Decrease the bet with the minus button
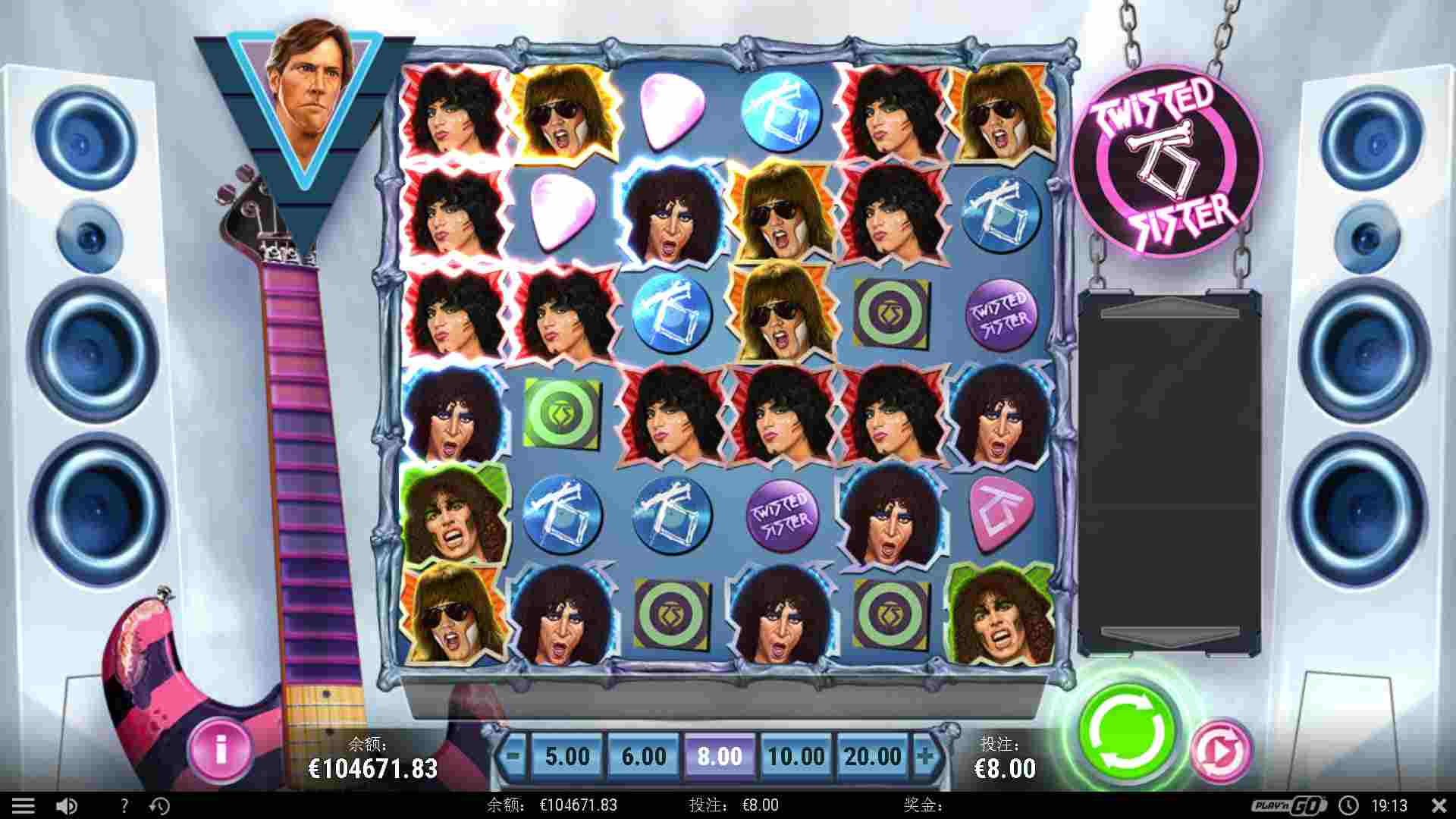Image resolution: width=1456 pixels, height=819 pixels. 513,756
